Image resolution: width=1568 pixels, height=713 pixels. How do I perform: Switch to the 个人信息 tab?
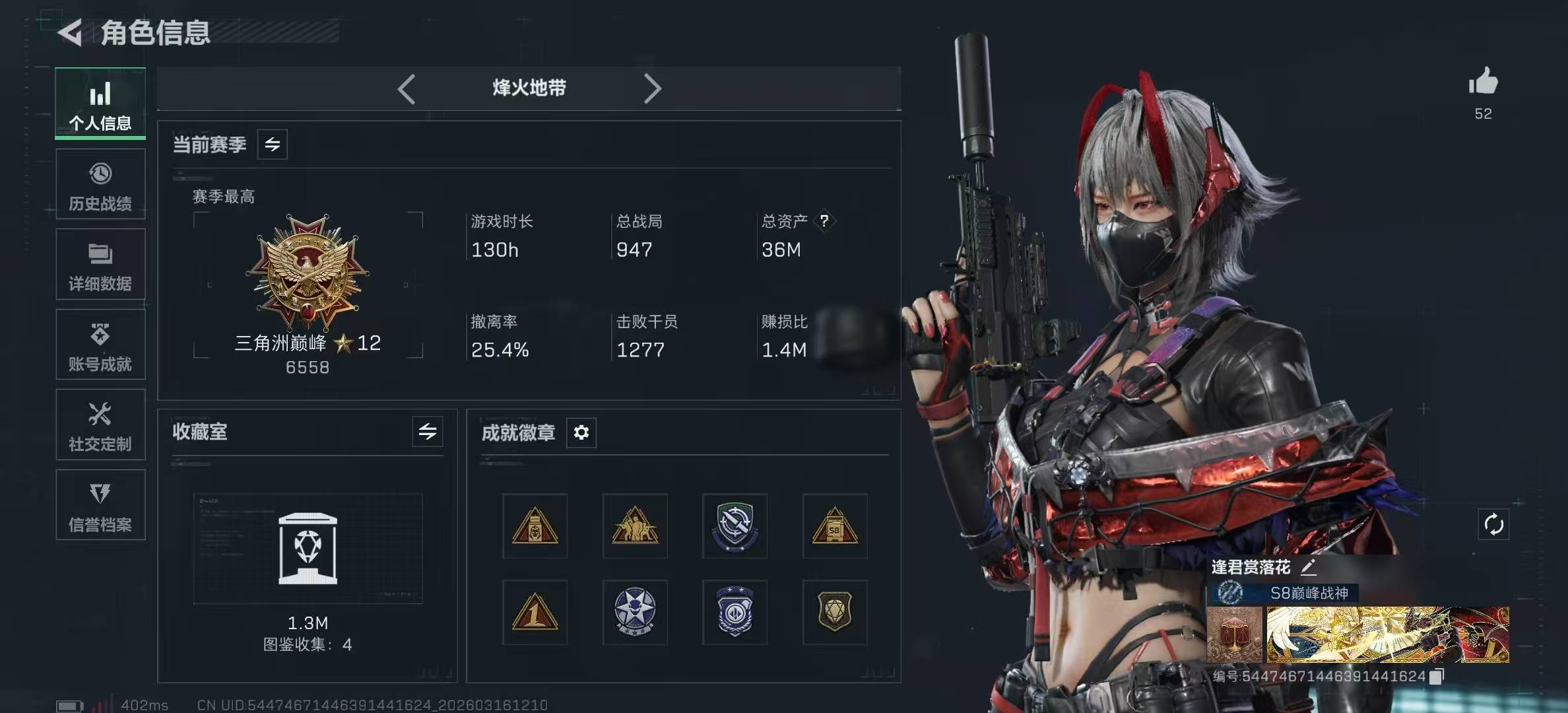pyautogui.click(x=100, y=104)
